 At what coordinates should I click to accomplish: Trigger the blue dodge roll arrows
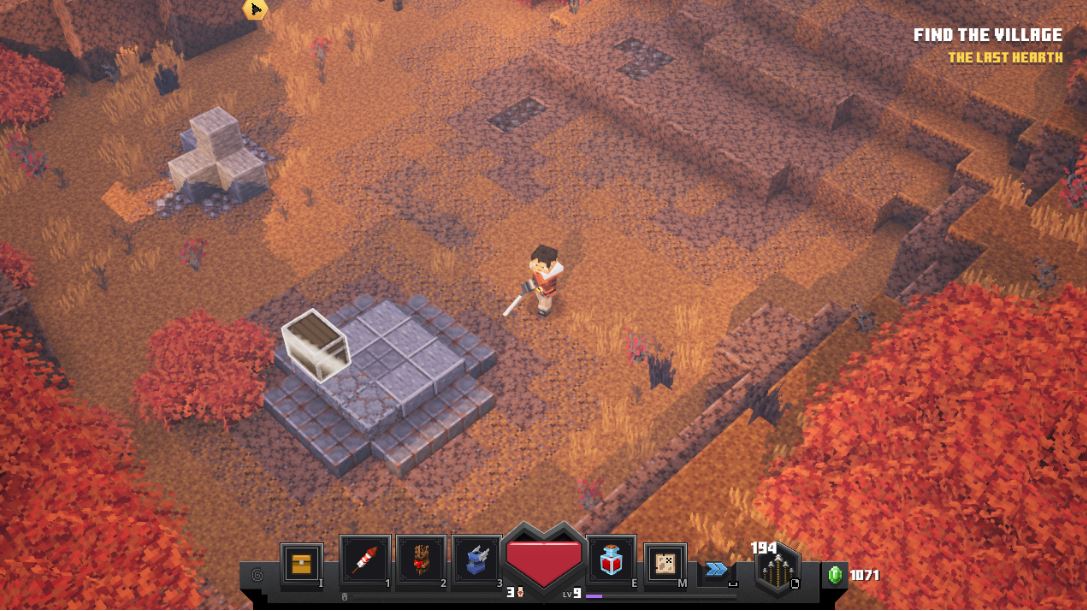point(716,569)
